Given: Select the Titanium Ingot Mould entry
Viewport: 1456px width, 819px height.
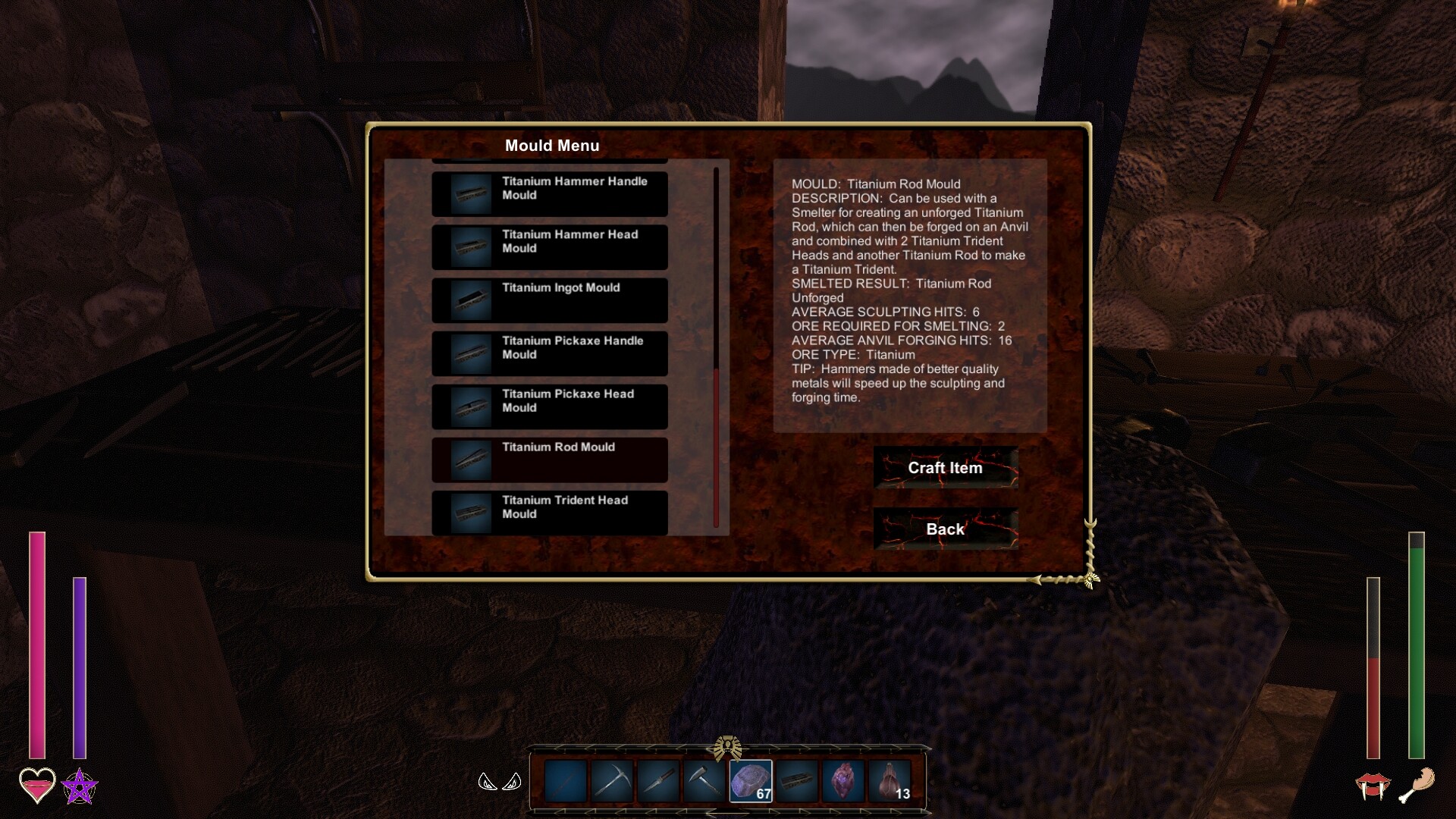Looking at the screenshot, I should point(549,300).
